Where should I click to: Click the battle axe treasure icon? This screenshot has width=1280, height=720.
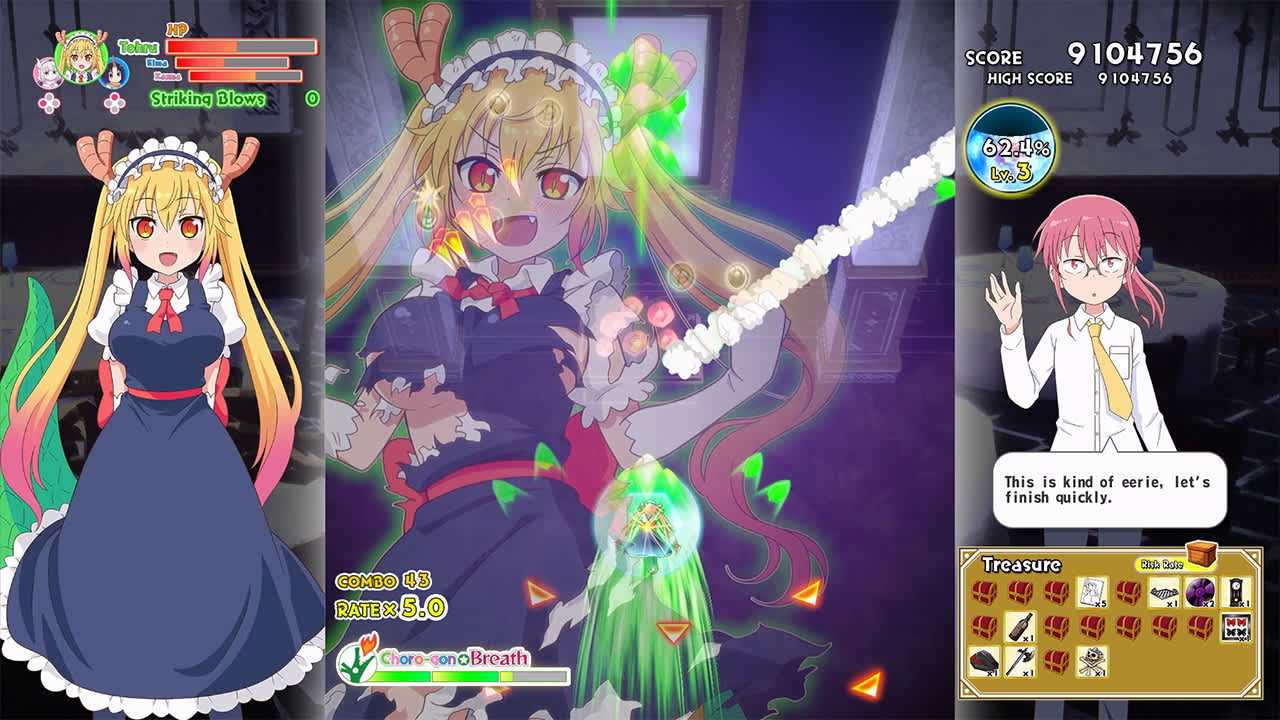[x=1021, y=661]
